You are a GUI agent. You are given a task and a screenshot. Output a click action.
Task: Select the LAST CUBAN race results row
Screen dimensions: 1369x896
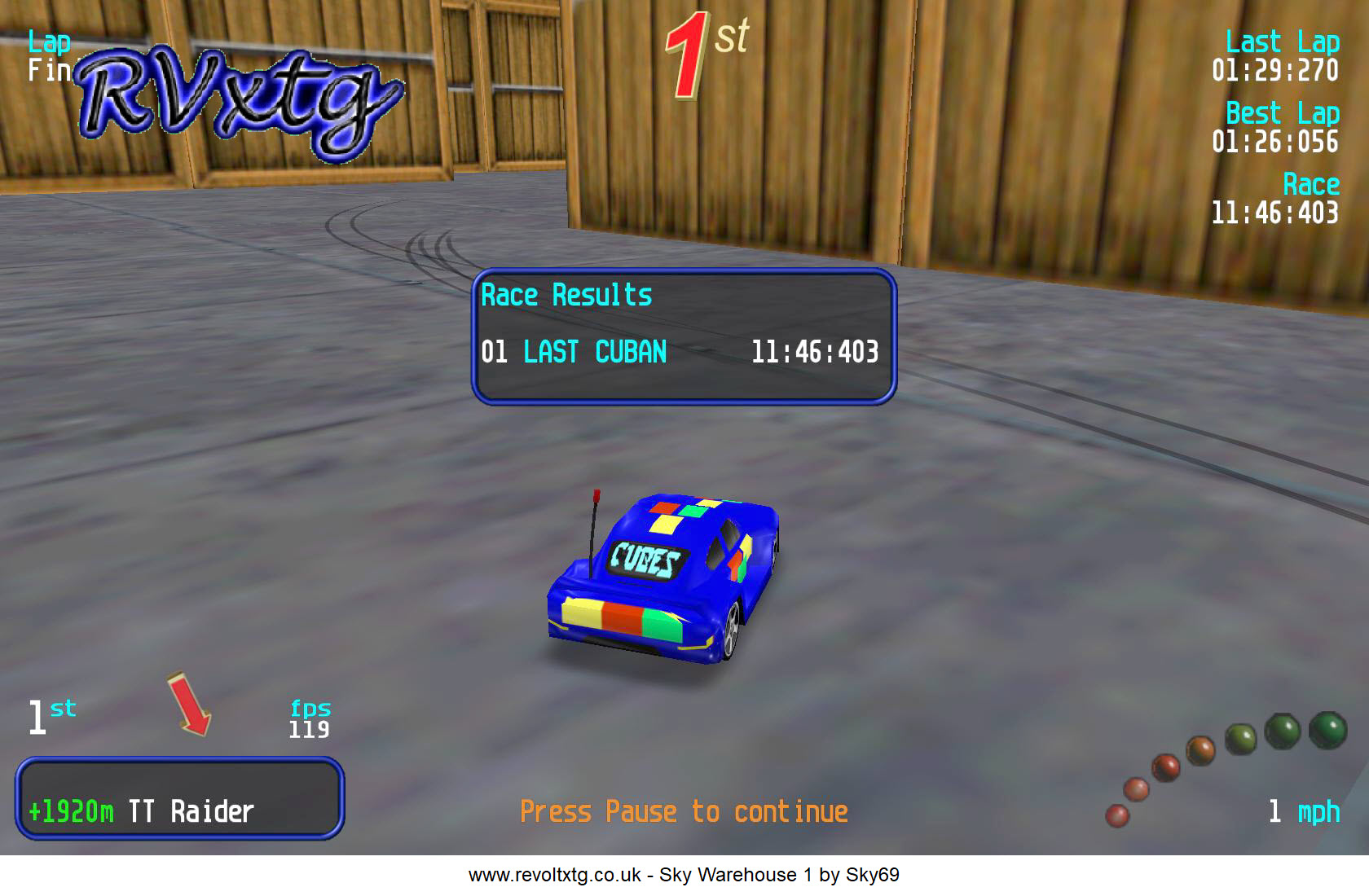(x=680, y=352)
